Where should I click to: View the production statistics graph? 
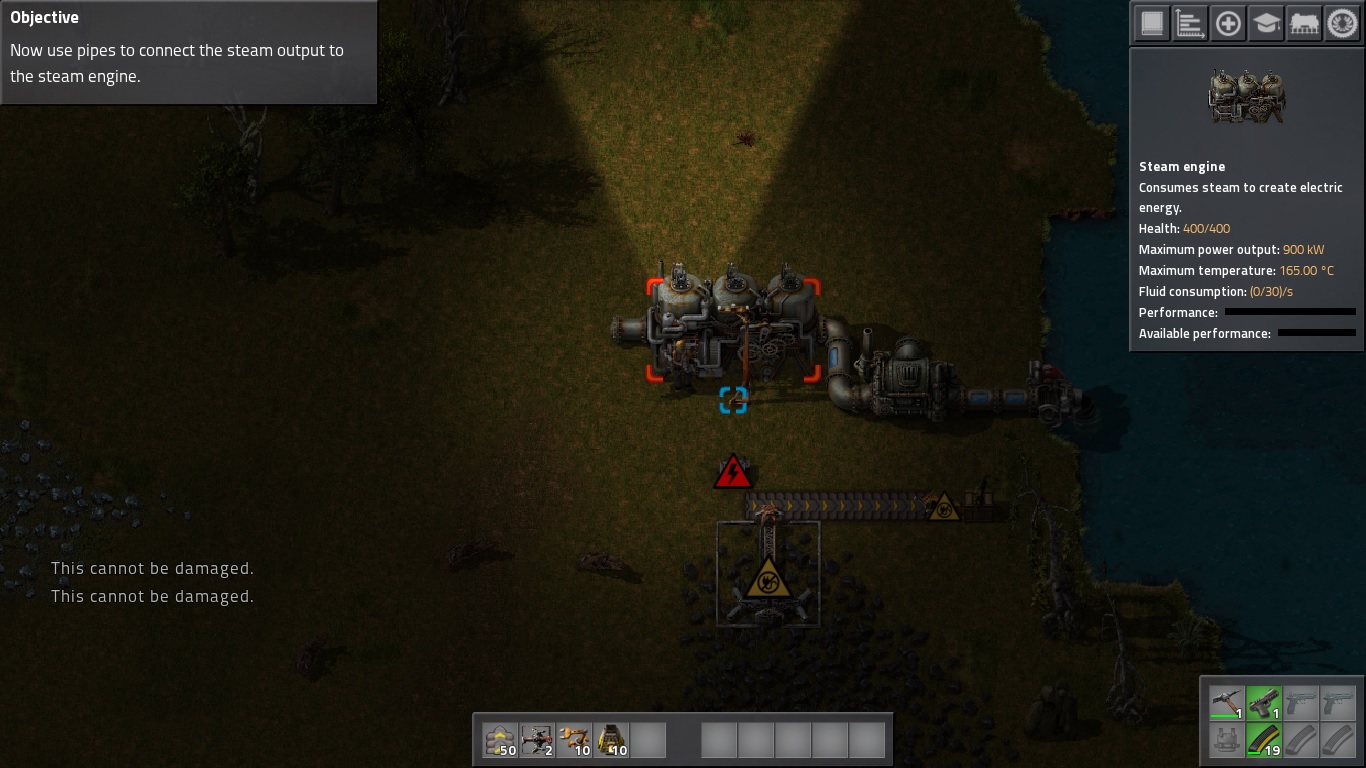click(1189, 22)
